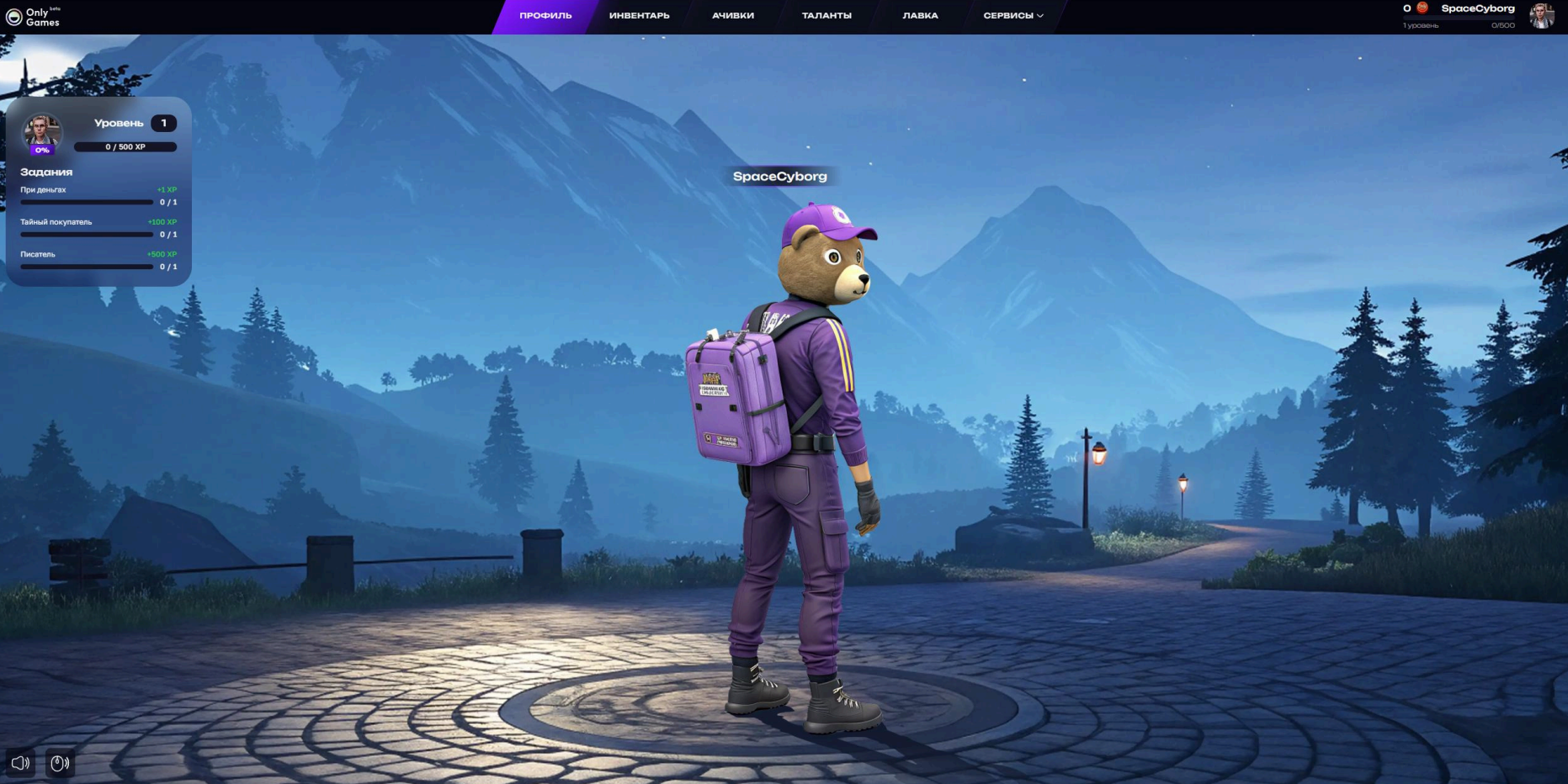Open the Профиль tab
1568x784 pixels.
point(545,16)
